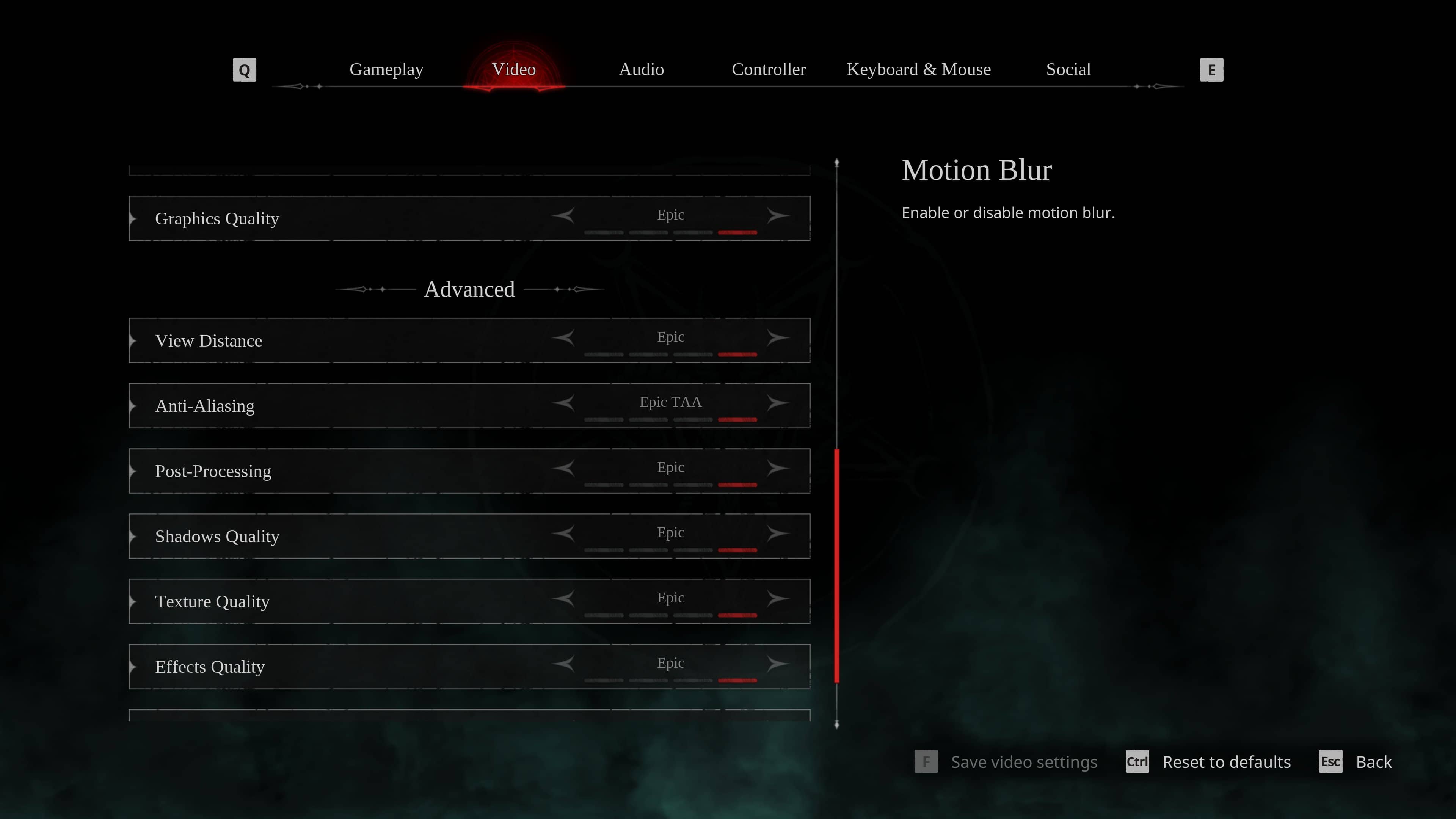Raise Graphics Quality with right arrow
This screenshot has height=819, width=1456.
pos(778,215)
